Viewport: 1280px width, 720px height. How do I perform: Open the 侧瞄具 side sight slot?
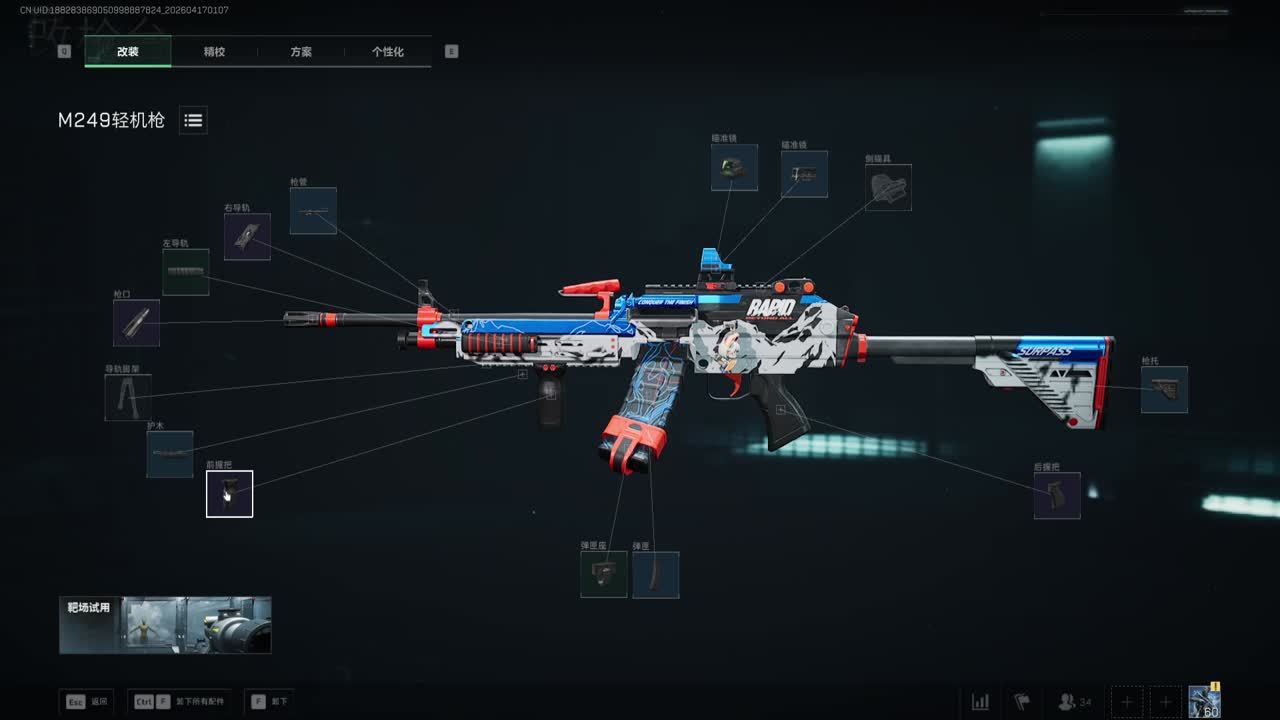click(x=888, y=188)
